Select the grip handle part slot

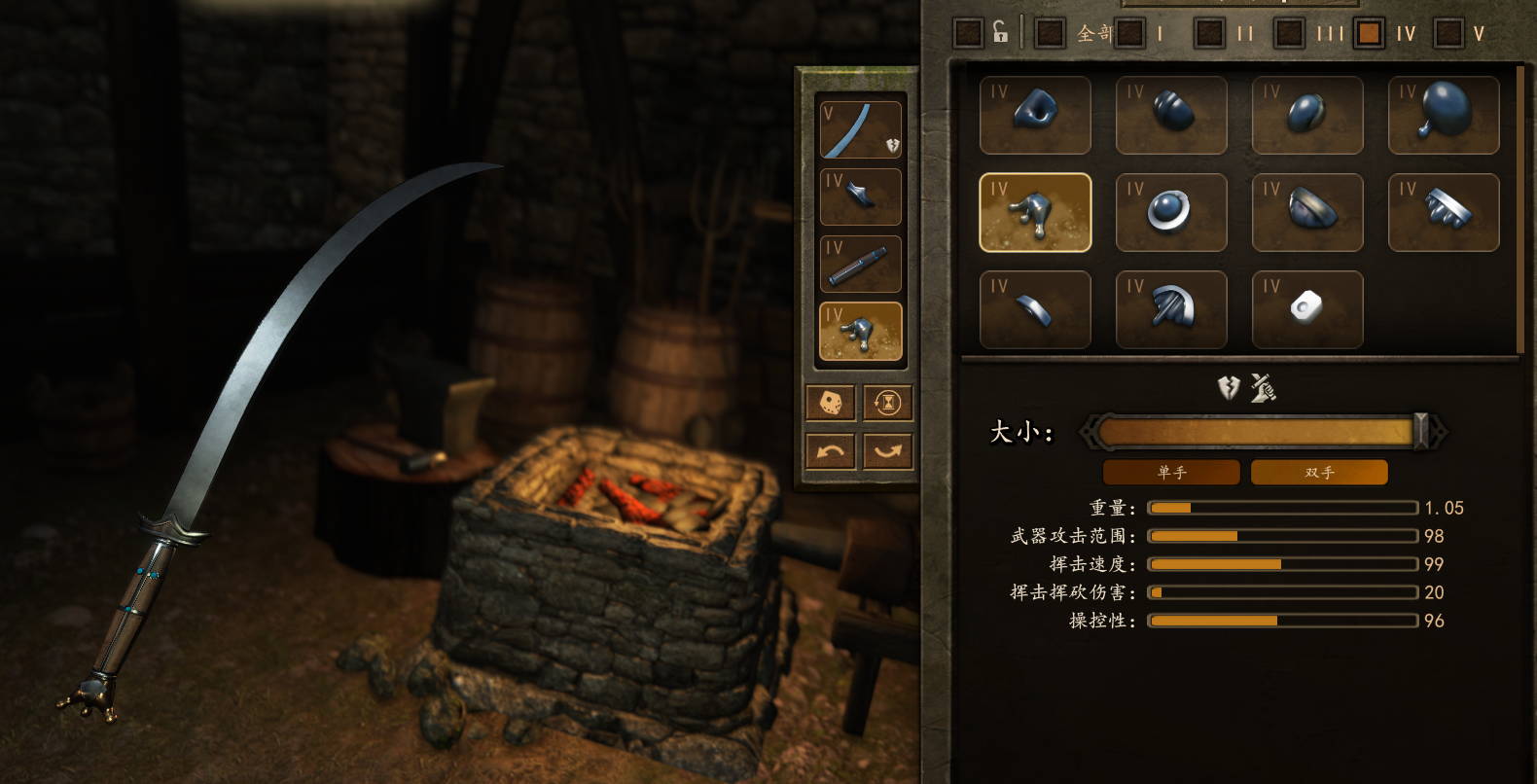click(x=861, y=265)
